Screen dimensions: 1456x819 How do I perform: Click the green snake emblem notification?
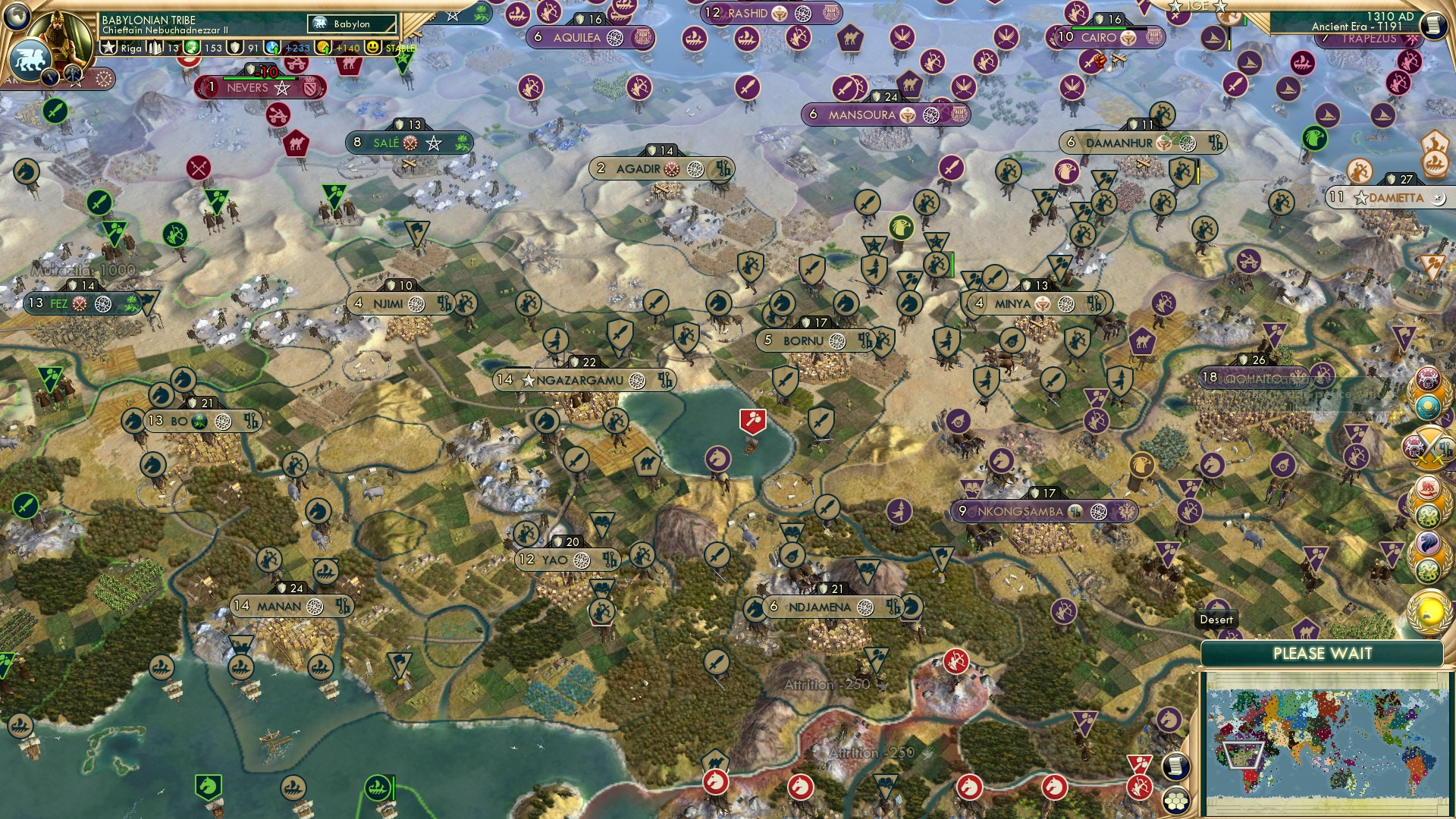tap(1429, 516)
